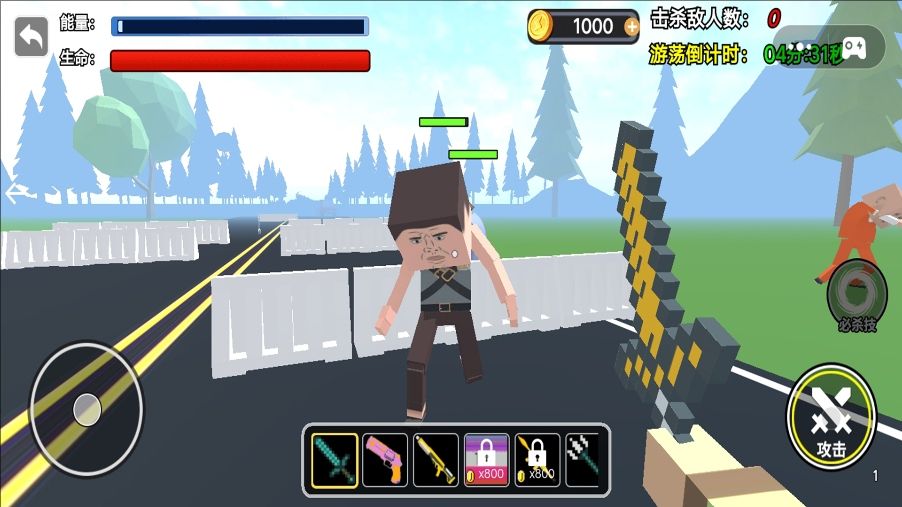
Task: Click the gamepad icon in the overlay
Action: (854, 47)
